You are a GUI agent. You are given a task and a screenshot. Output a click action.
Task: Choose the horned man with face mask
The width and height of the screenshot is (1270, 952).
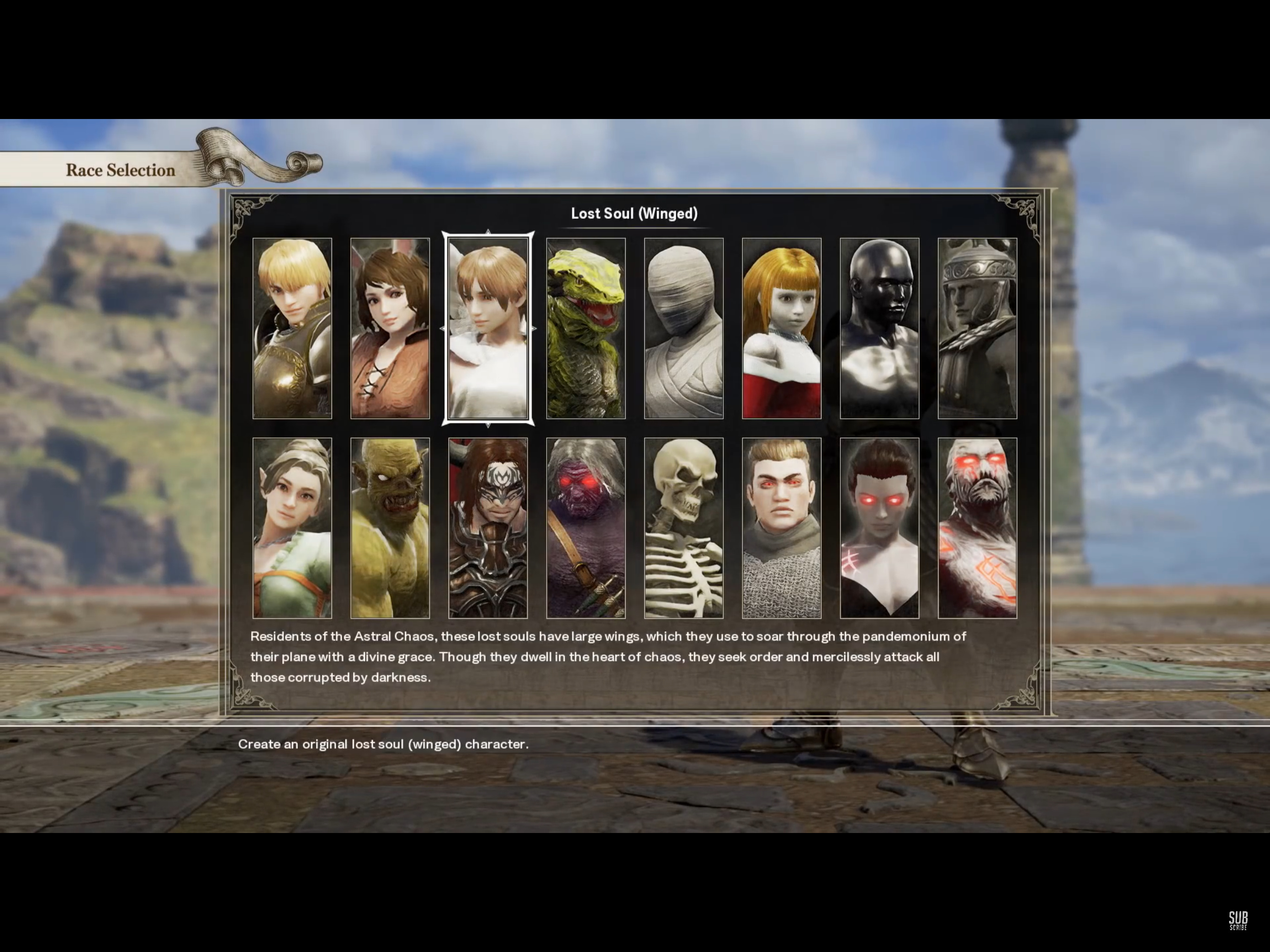tap(488, 528)
